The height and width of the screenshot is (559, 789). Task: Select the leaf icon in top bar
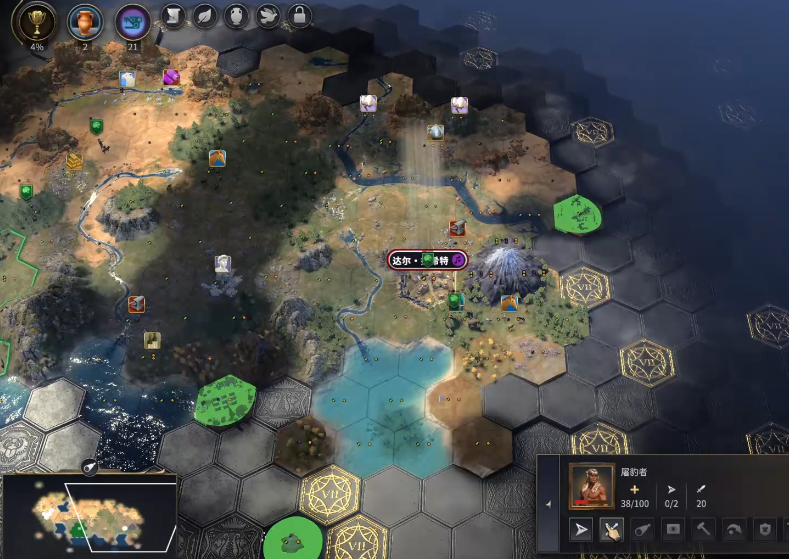pos(205,16)
